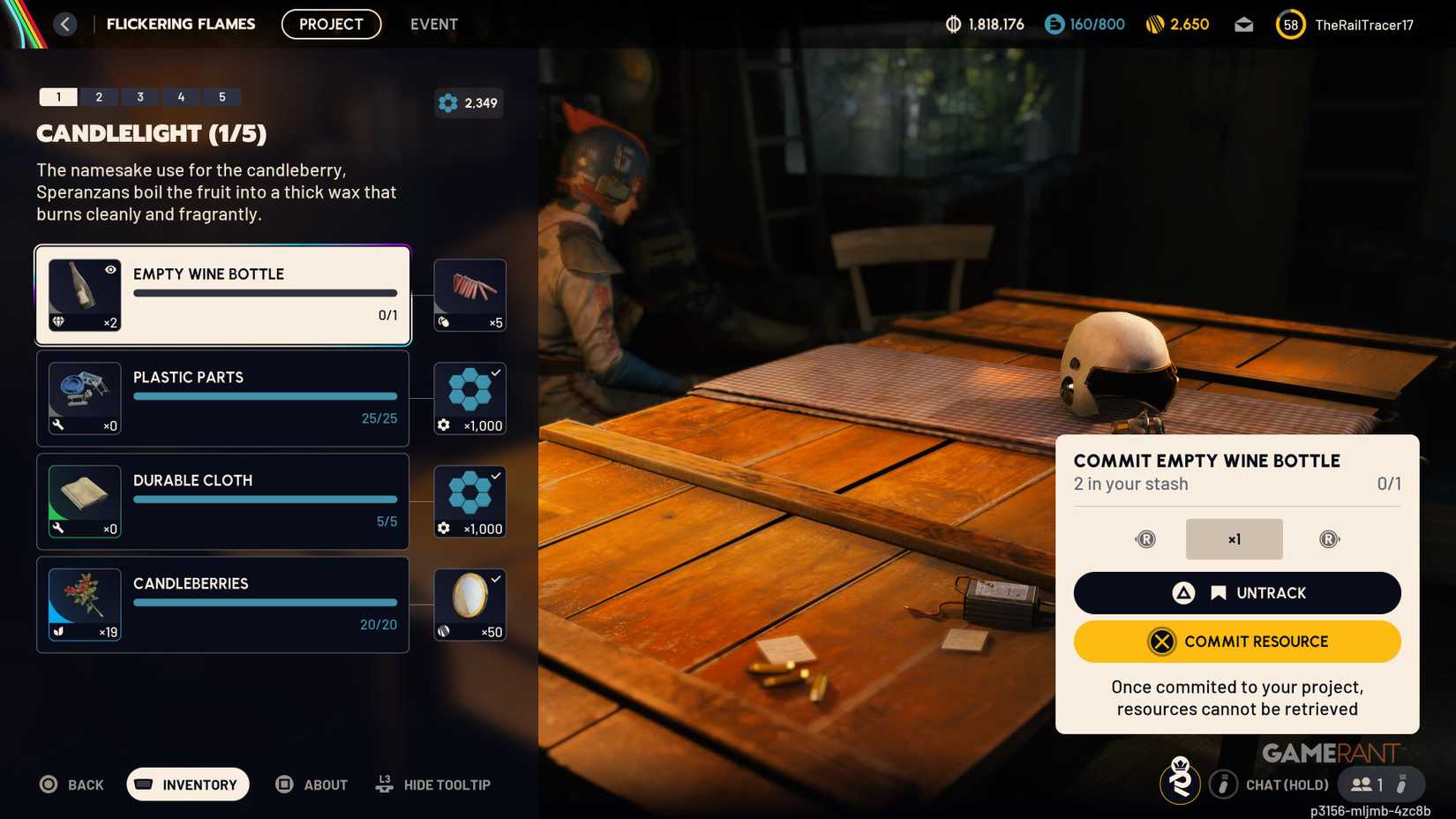Screen dimensions: 1456x819
Task: Click UNTRACK to stop tracking the project
Action: 1236,592
